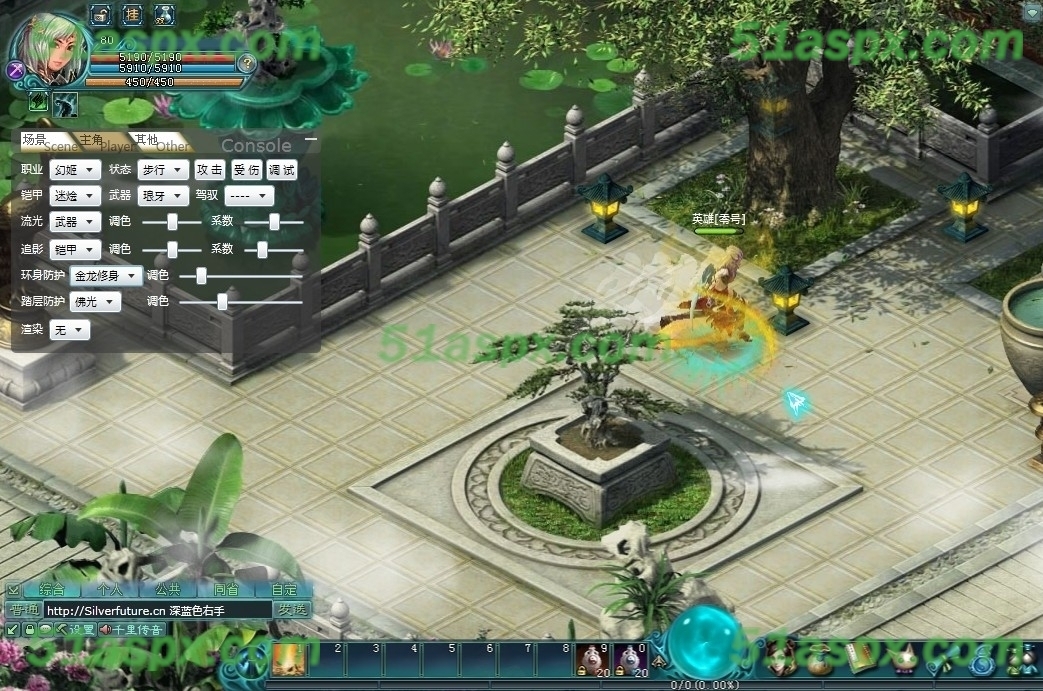Click the 发送 send button
Screen dimensions: 1043x691
pyautogui.click(x=292, y=610)
